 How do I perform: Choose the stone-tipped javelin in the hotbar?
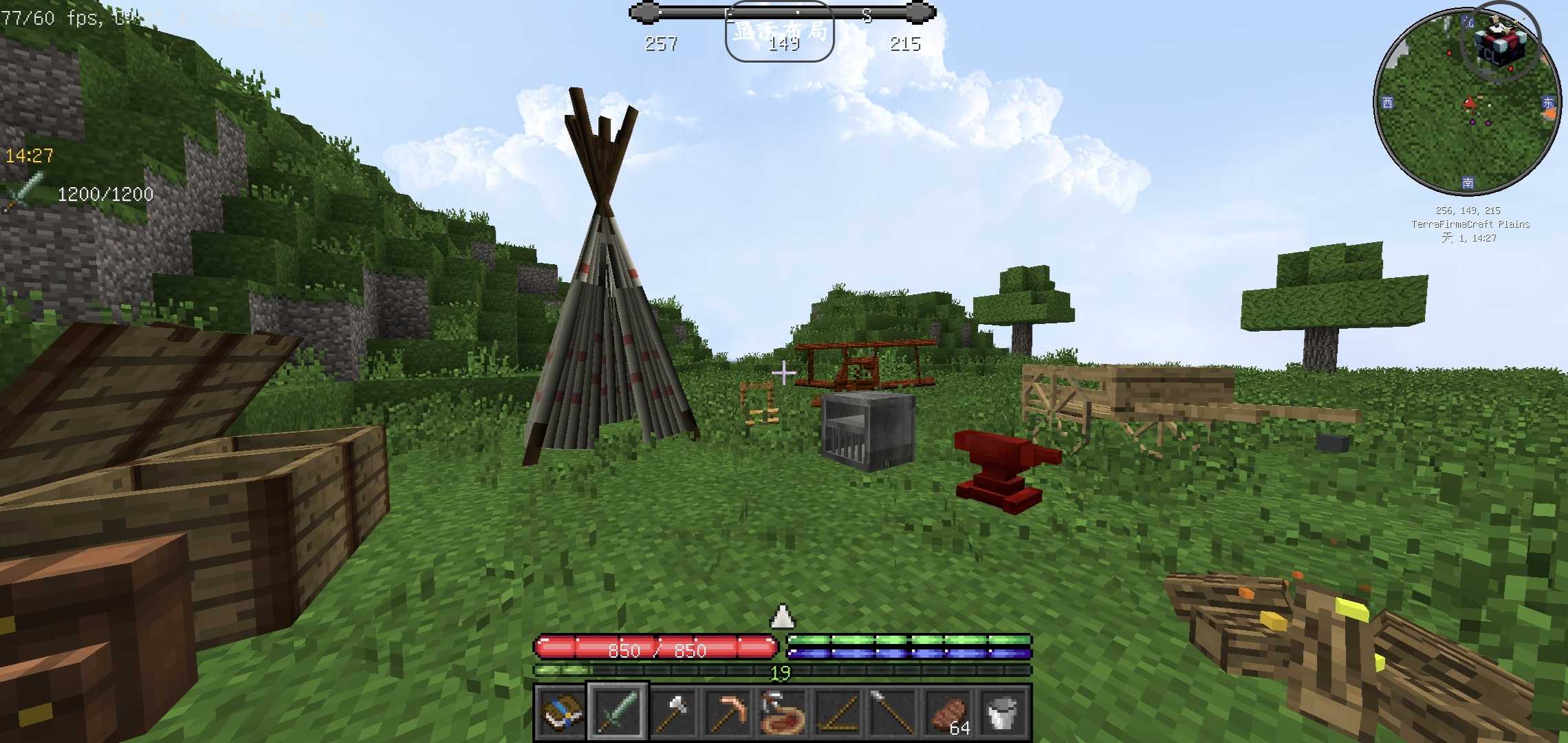893,713
